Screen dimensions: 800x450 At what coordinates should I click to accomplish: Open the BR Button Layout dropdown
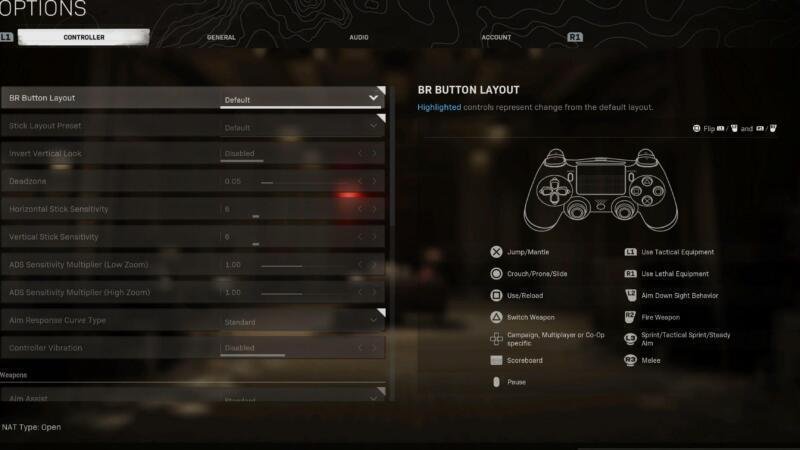click(301, 99)
